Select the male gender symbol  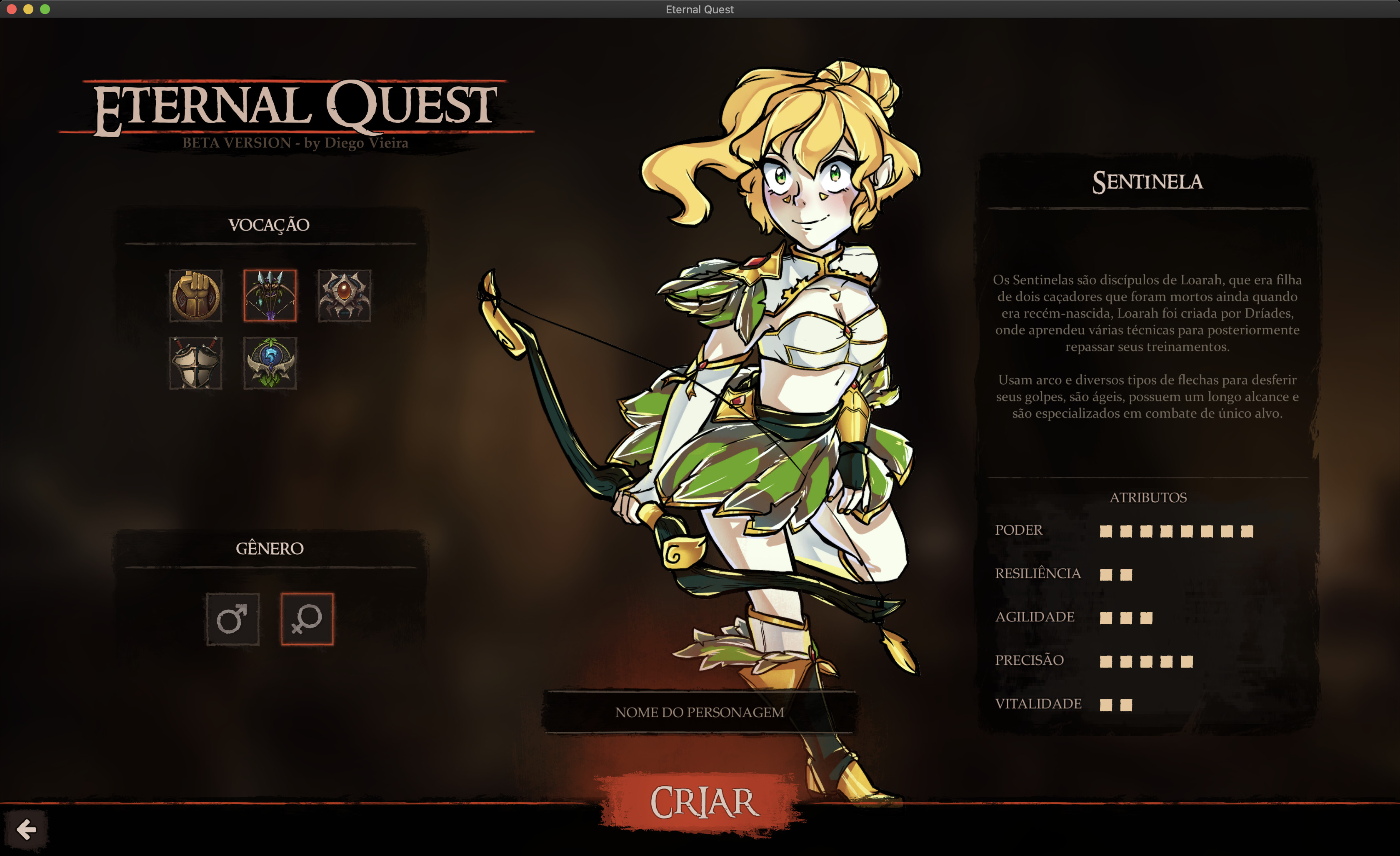click(233, 620)
